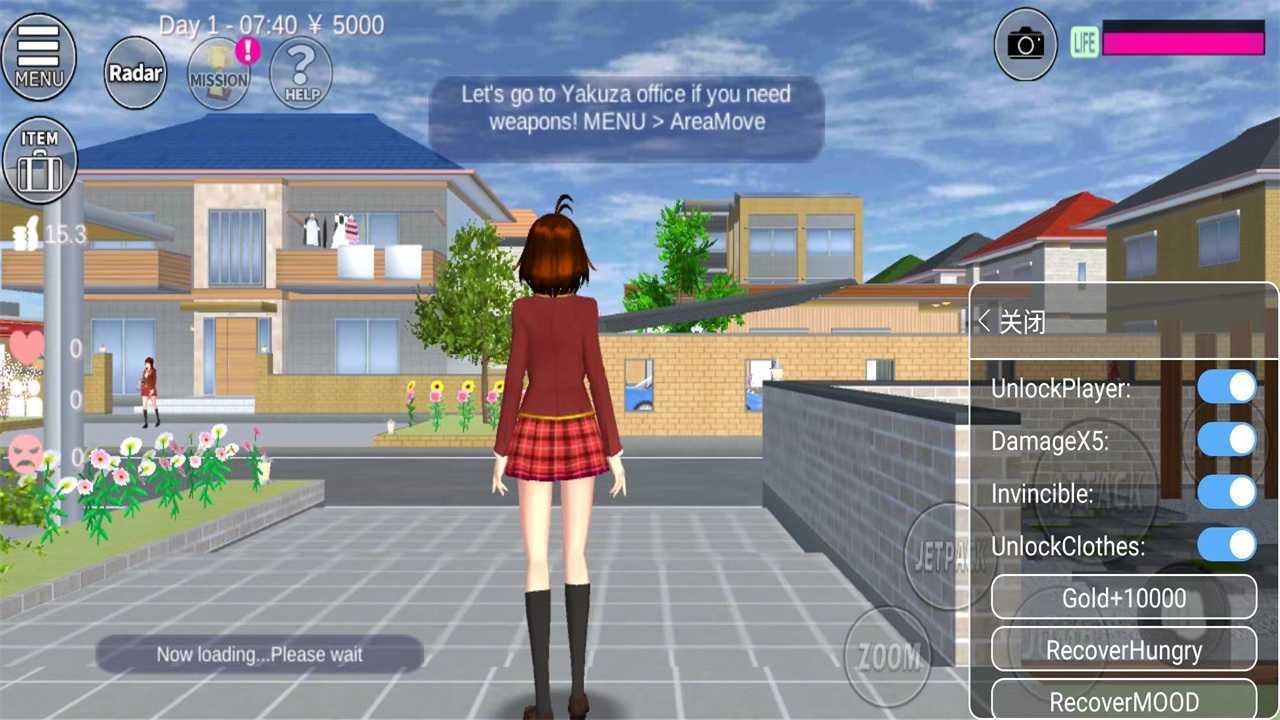Image resolution: width=1280 pixels, height=720 pixels.
Task: Check the MISSION notification icon
Action: pyautogui.click(x=218, y=72)
